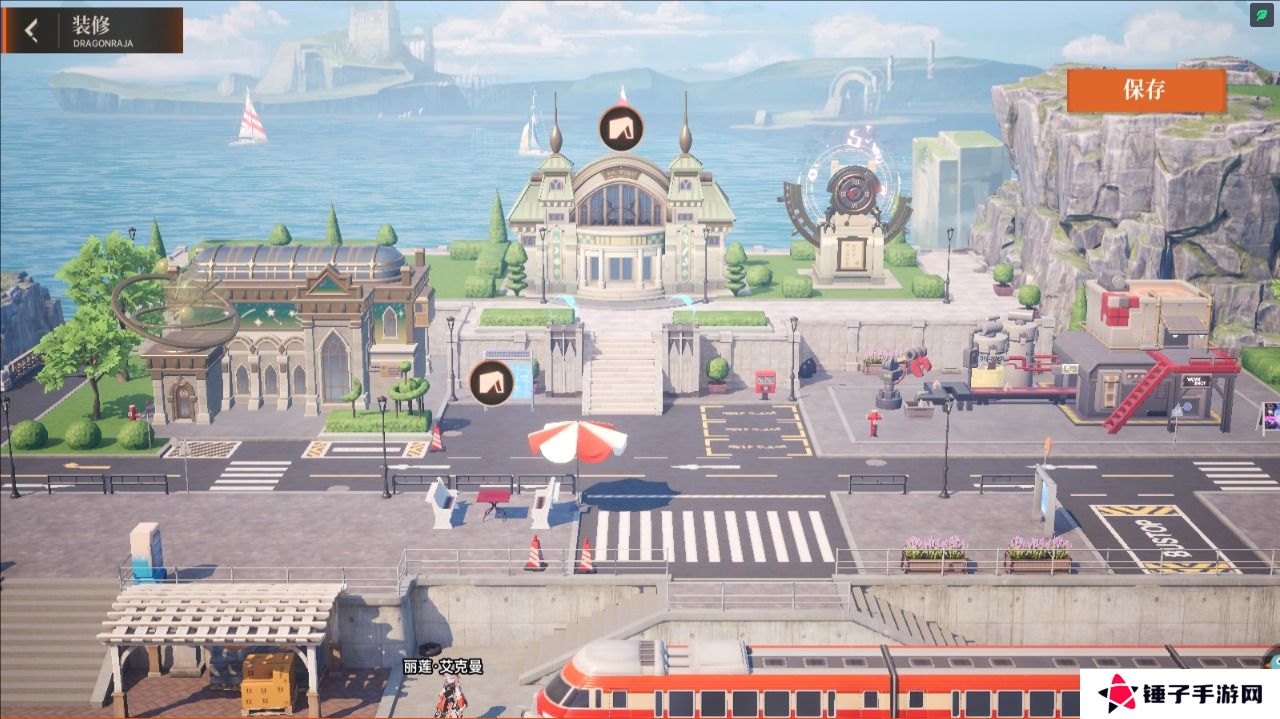Click the orange 保存 save button
The height and width of the screenshot is (719, 1280).
(x=1145, y=89)
